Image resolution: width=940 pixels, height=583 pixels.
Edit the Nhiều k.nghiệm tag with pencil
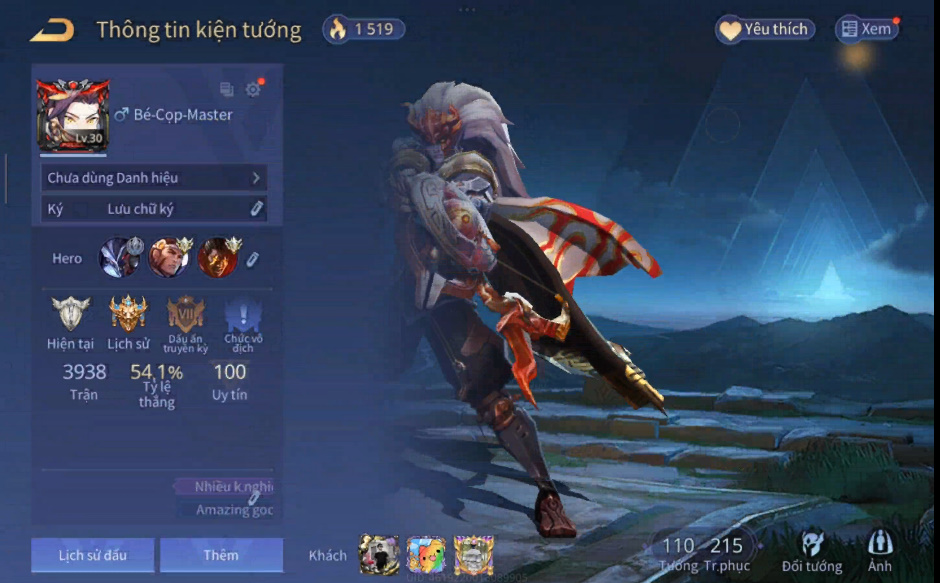coord(255,497)
